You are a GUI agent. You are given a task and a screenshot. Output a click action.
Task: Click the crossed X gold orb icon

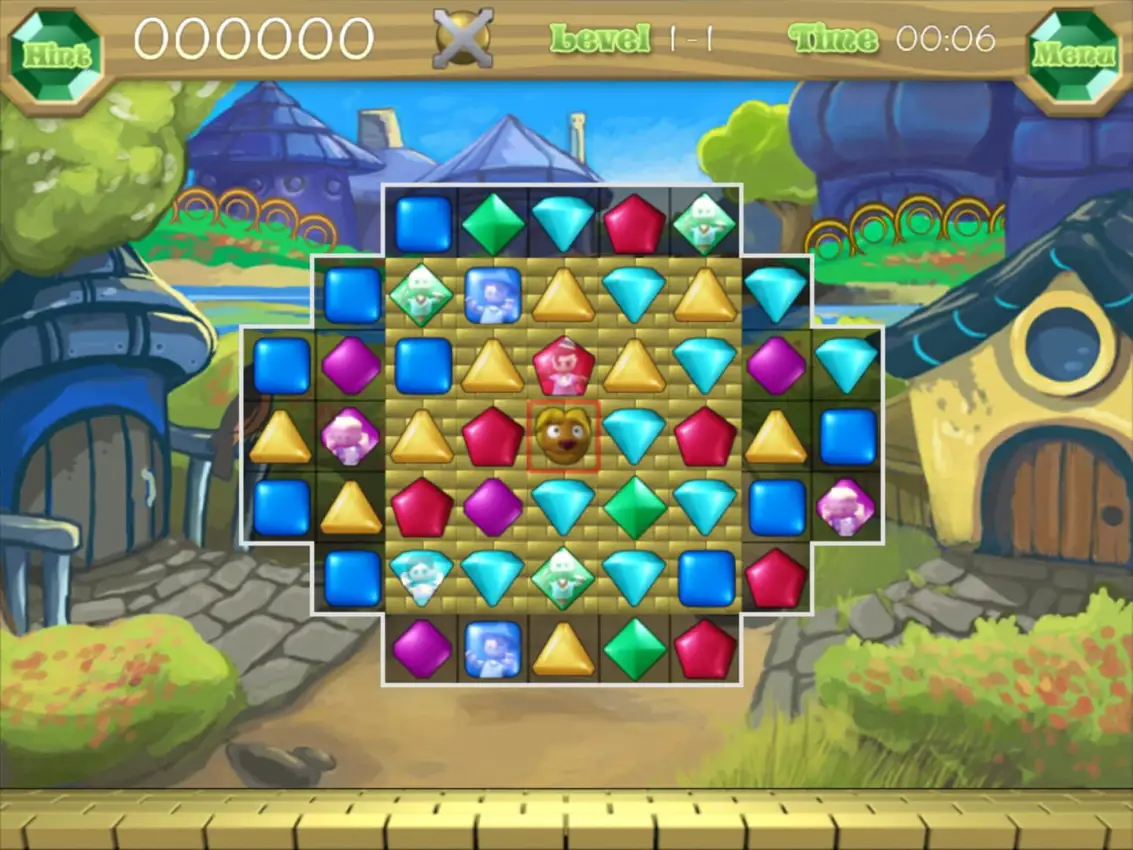point(463,39)
